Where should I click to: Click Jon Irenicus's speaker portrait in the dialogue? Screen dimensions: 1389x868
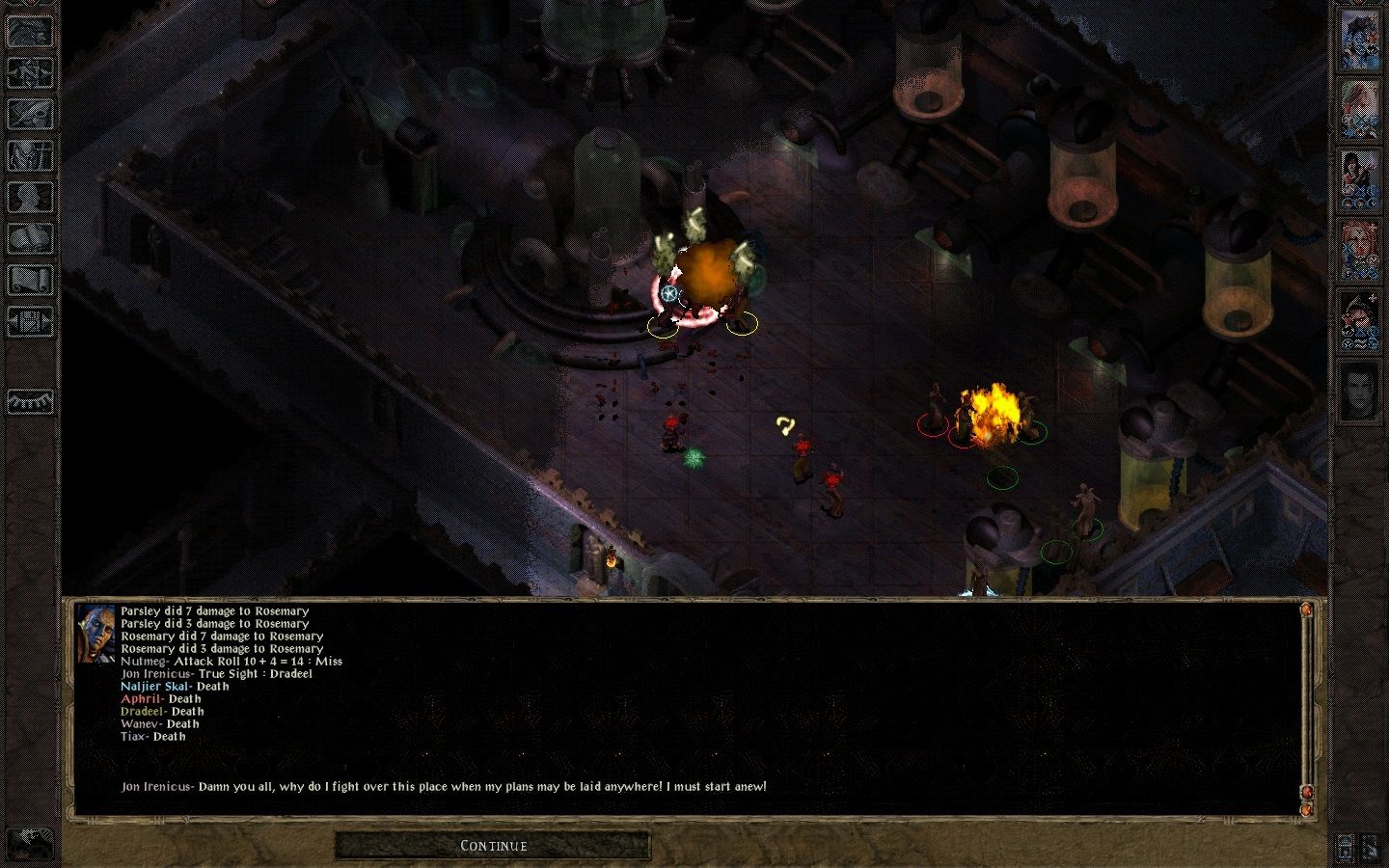point(95,633)
